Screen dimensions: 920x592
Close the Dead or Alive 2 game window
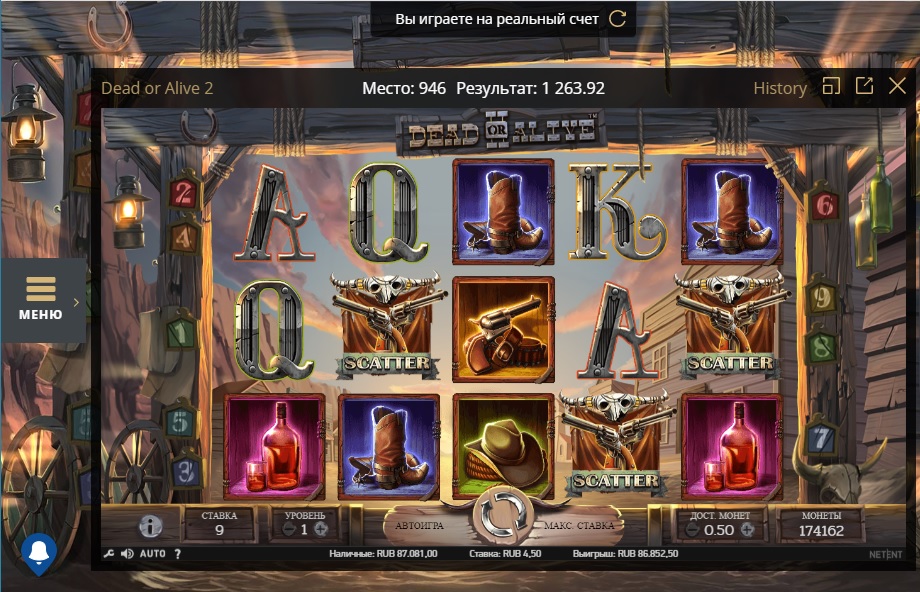coord(897,87)
